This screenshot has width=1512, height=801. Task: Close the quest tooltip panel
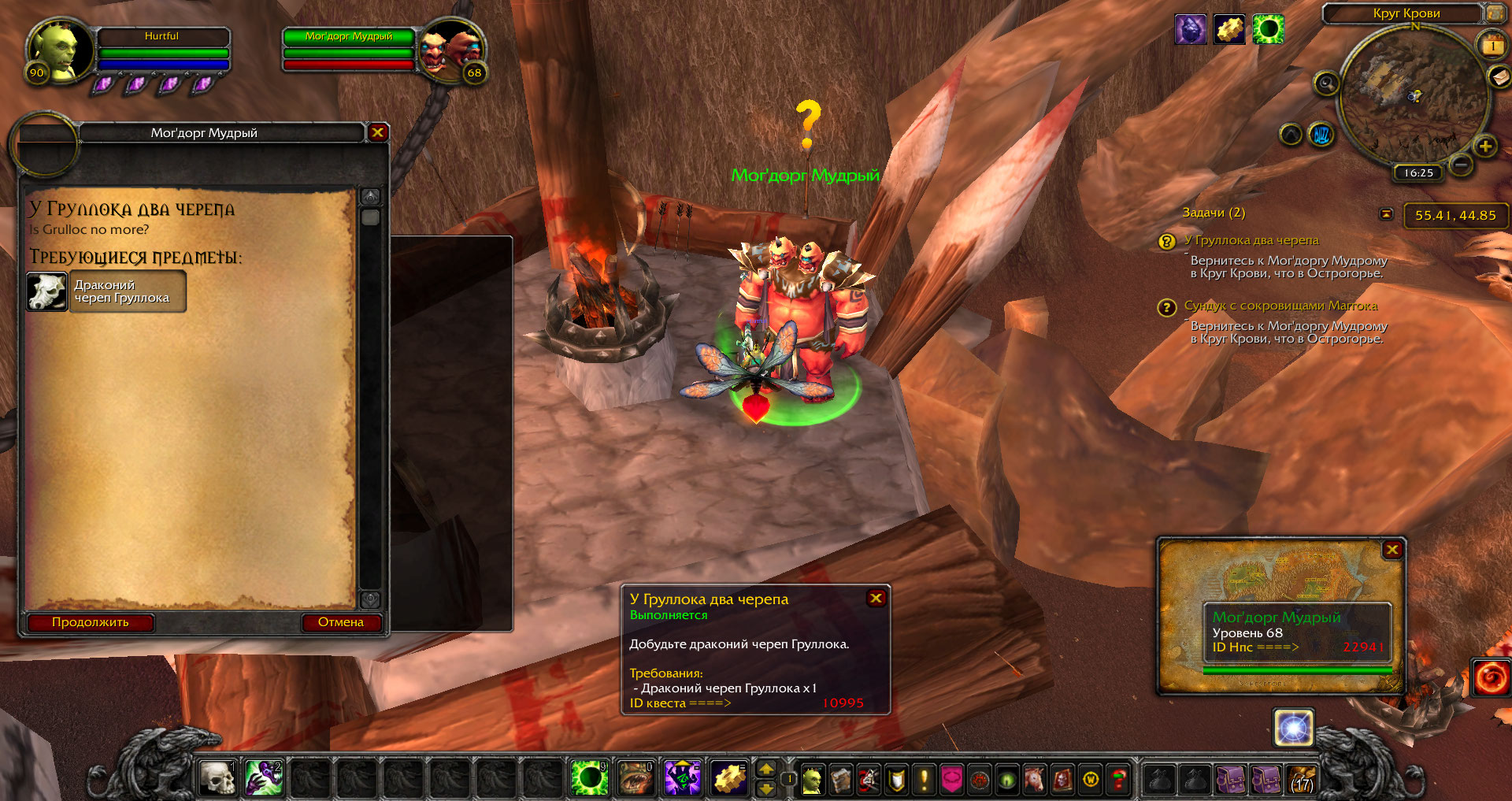(x=876, y=599)
